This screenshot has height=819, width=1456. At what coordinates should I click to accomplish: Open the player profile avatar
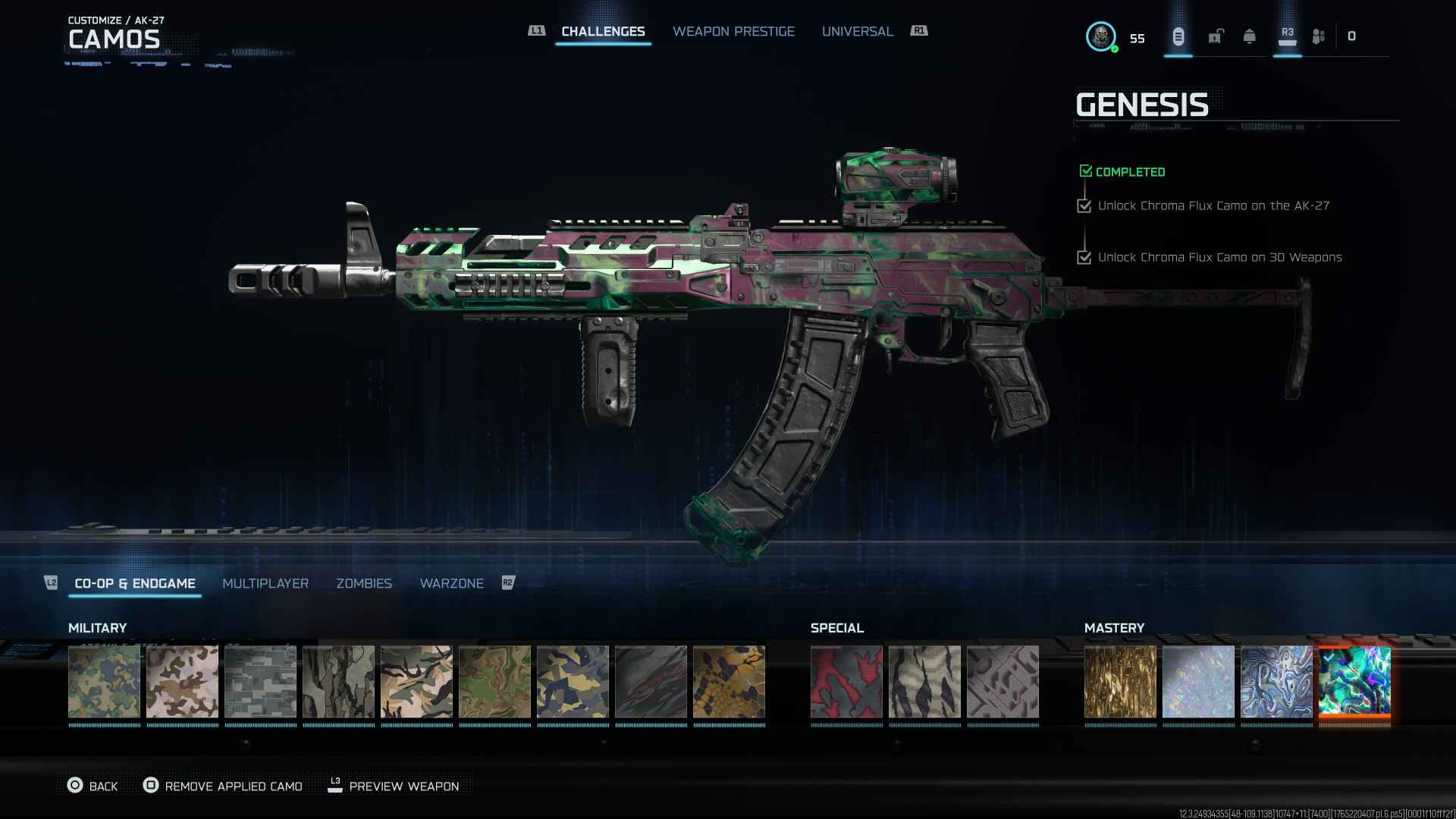click(x=1100, y=36)
